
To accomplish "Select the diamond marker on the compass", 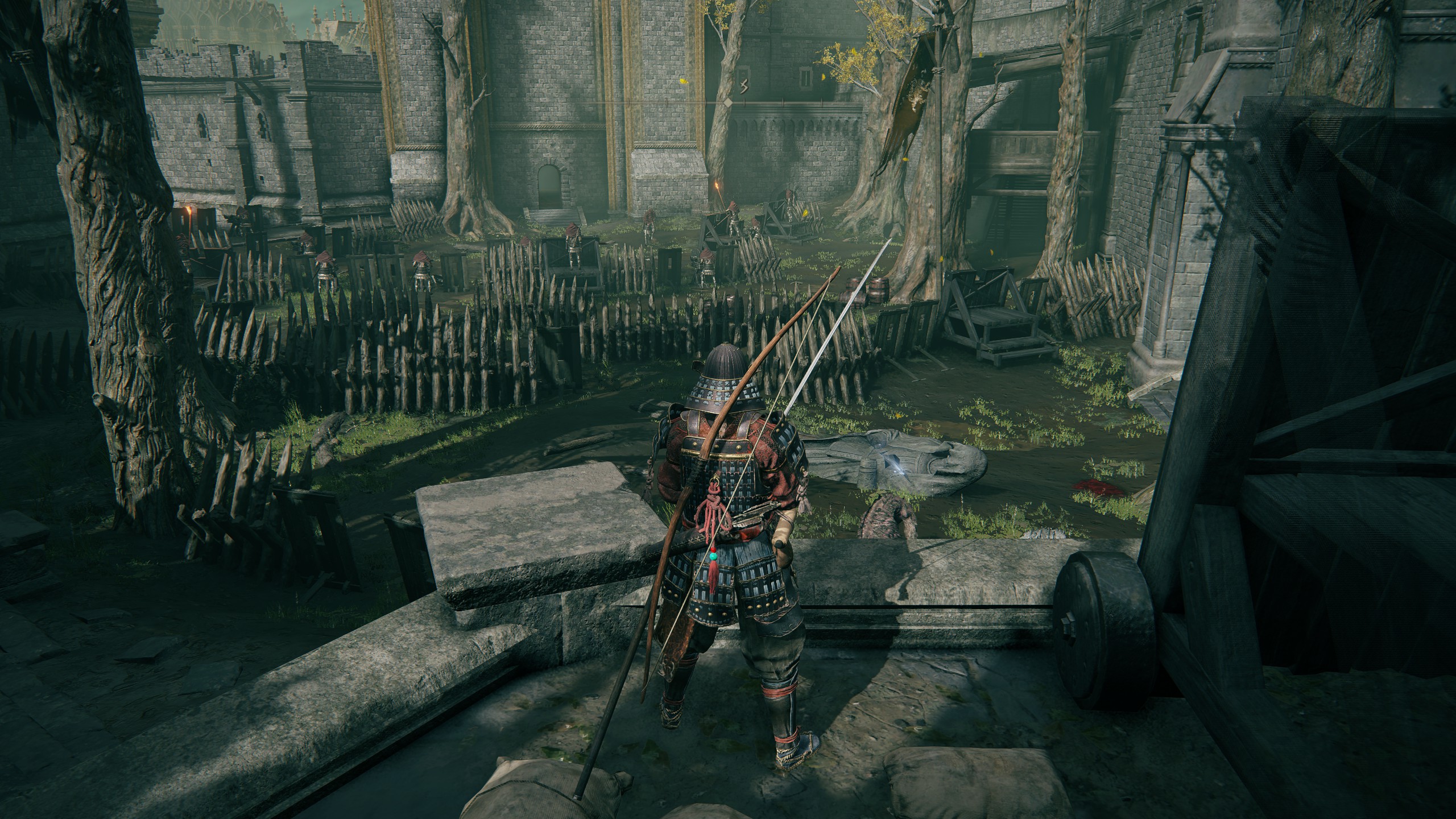I will pos(727,102).
